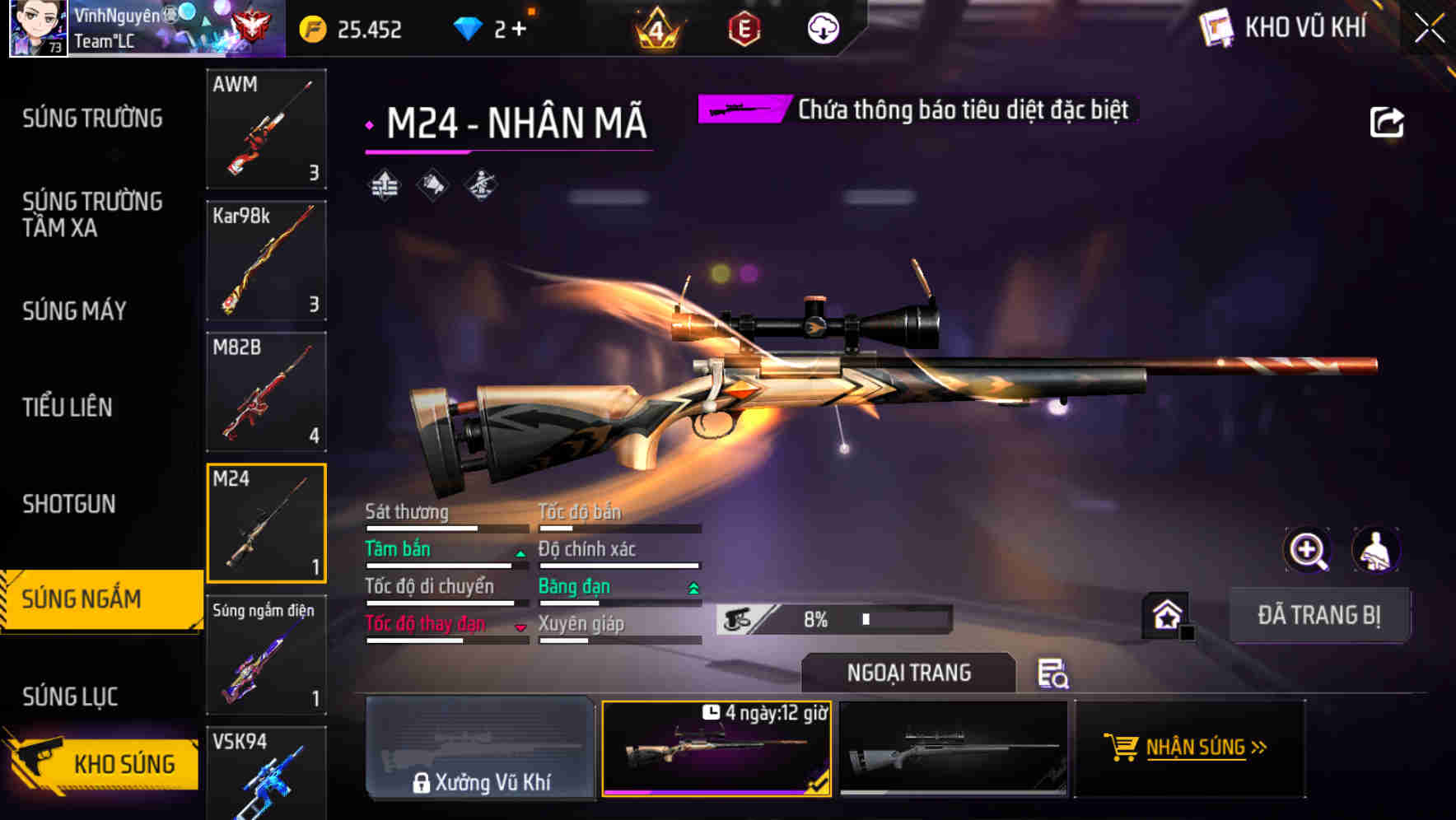Viewport: 1456px width, 820px height.
Task: Select the M24 skin thumbnail with timer
Action: [716, 749]
